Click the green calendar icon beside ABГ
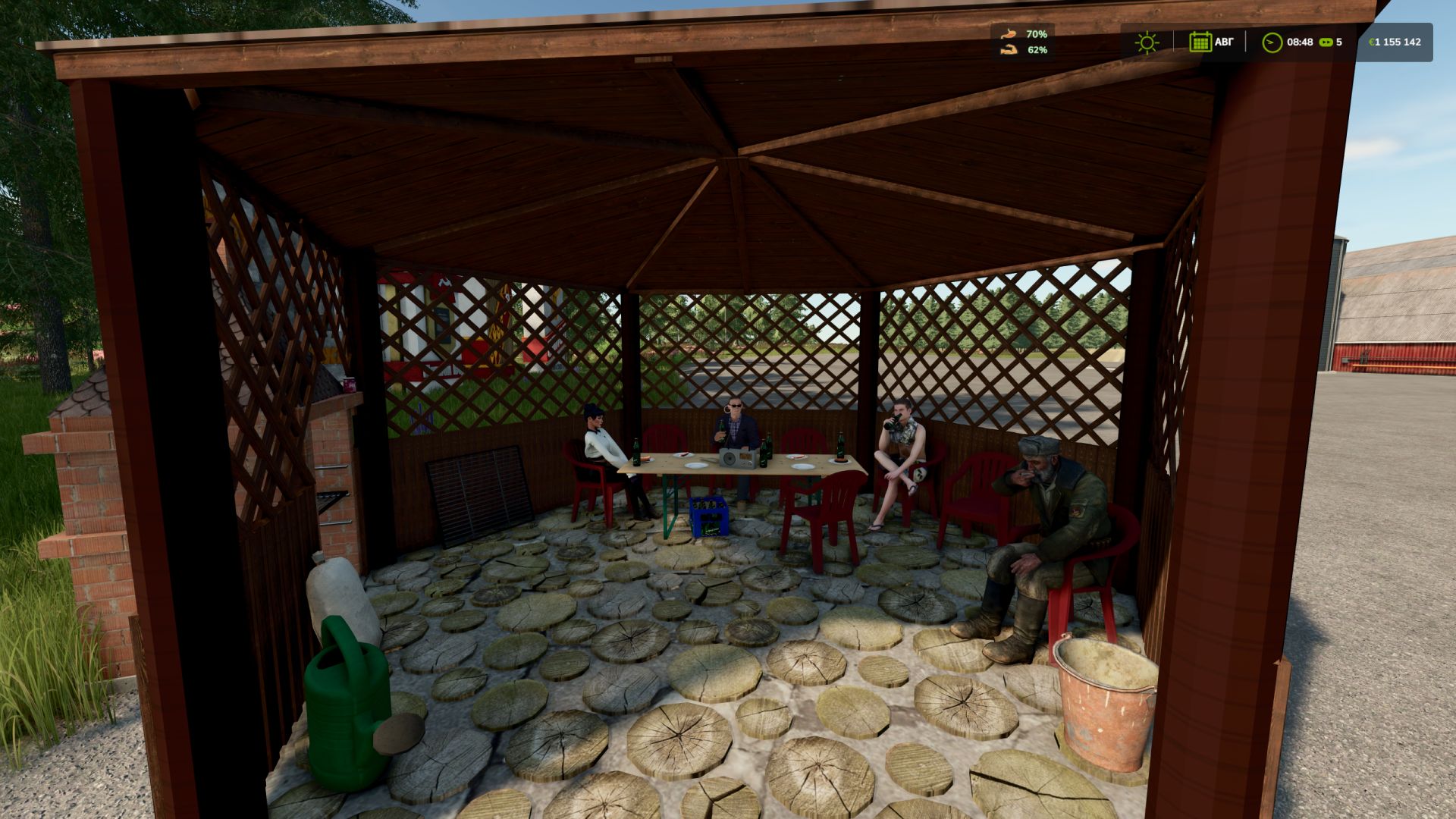 point(1201,42)
